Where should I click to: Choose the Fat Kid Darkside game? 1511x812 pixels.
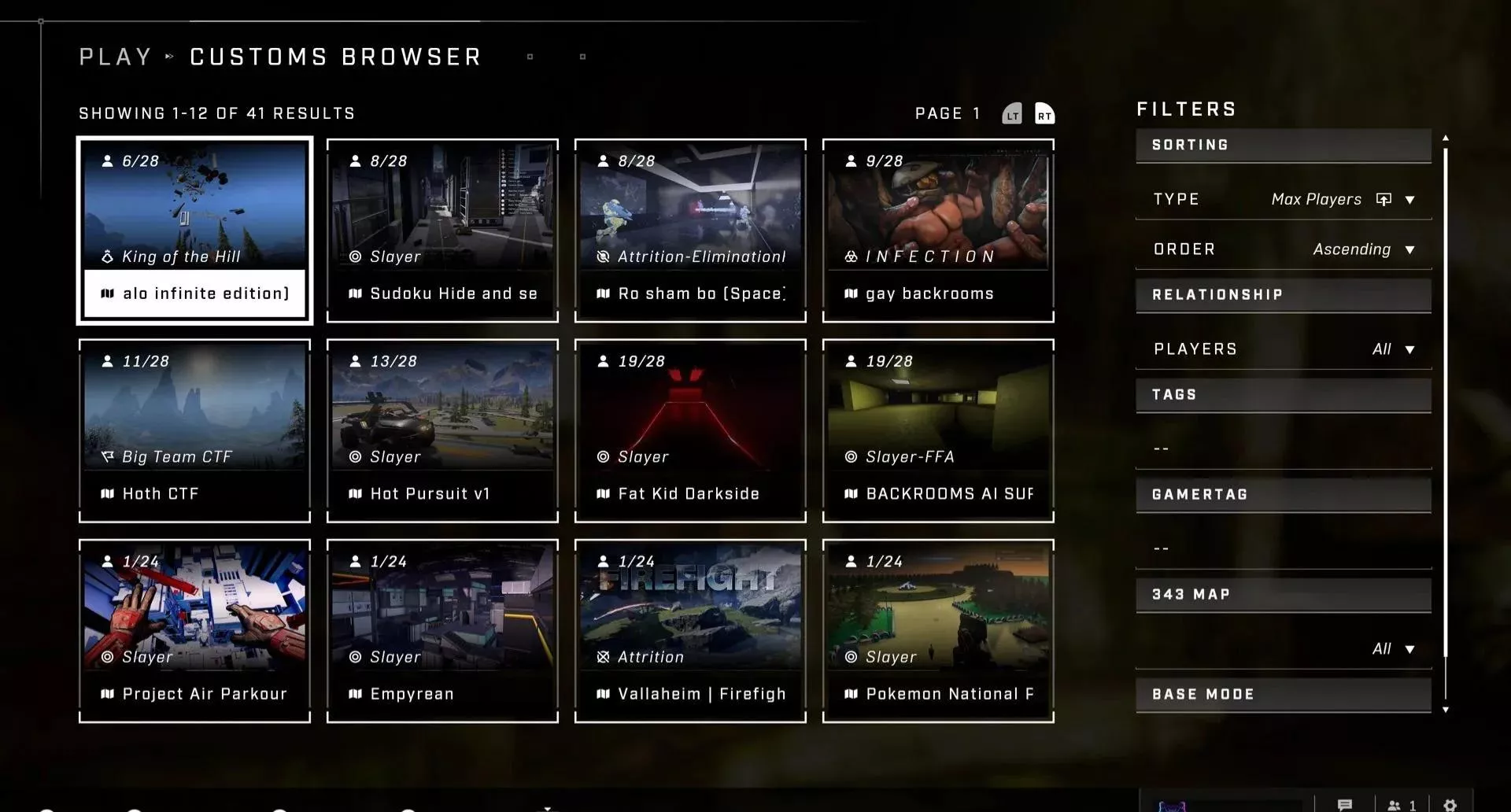pos(690,430)
